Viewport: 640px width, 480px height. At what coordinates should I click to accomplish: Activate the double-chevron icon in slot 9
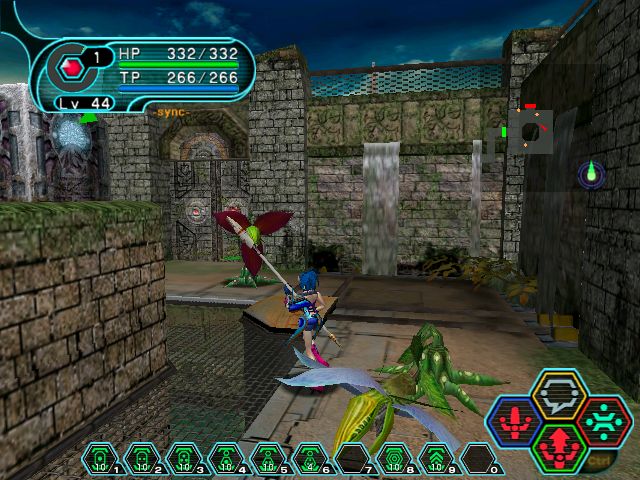pyautogui.click(x=435, y=460)
